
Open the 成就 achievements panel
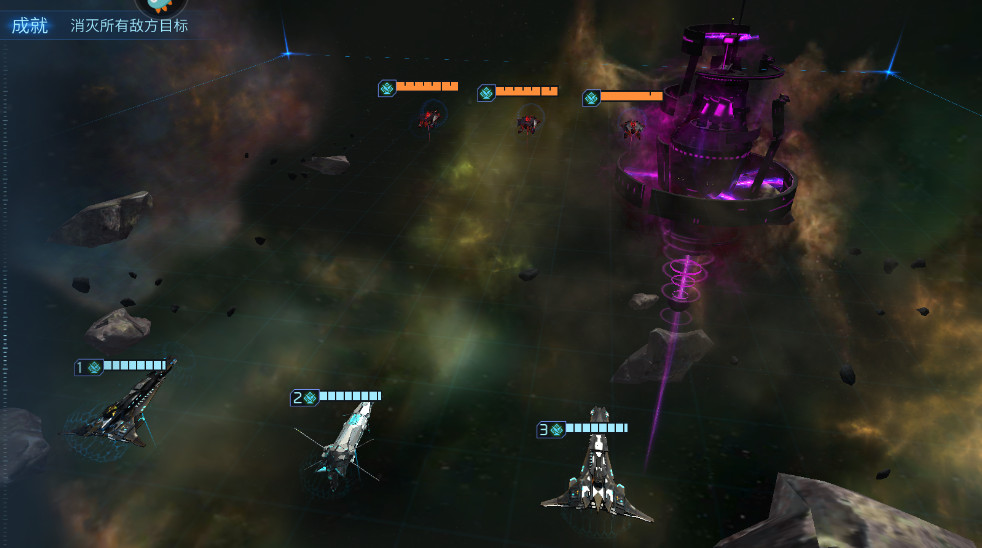click(29, 25)
